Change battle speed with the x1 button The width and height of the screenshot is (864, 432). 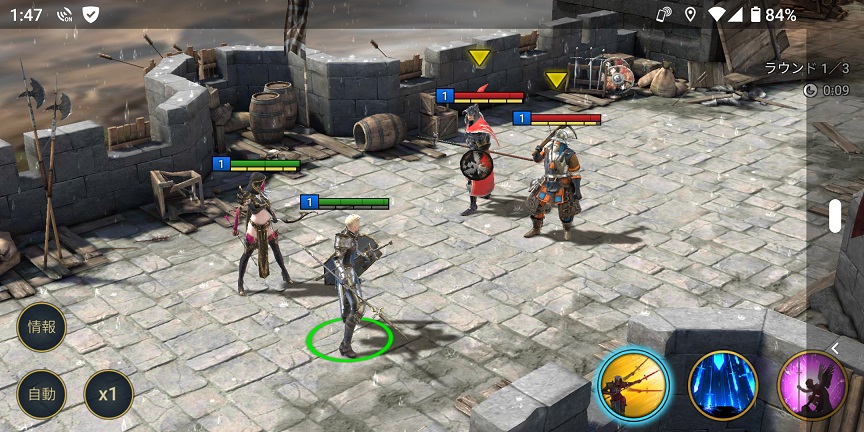(x=108, y=393)
